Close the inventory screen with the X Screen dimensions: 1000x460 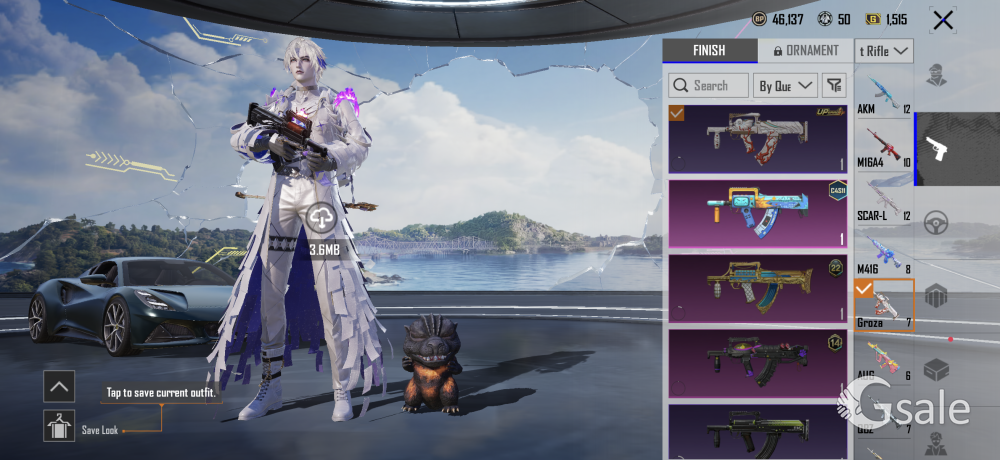coord(941,20)
